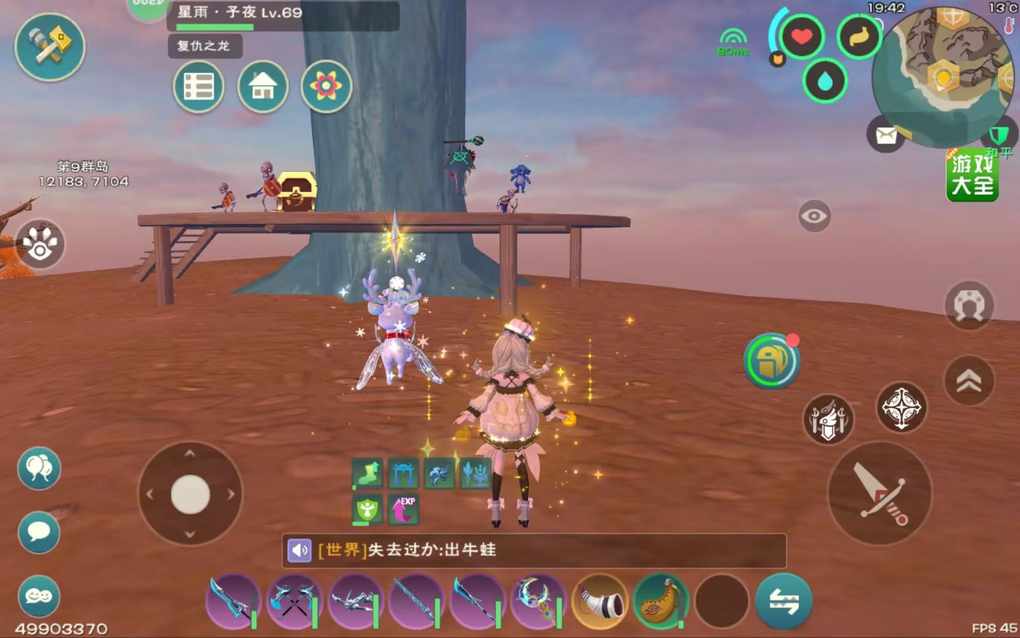This screenshot has height=638, width=1020.
Task: Open the world chat message bar
Action: (534, 550)
